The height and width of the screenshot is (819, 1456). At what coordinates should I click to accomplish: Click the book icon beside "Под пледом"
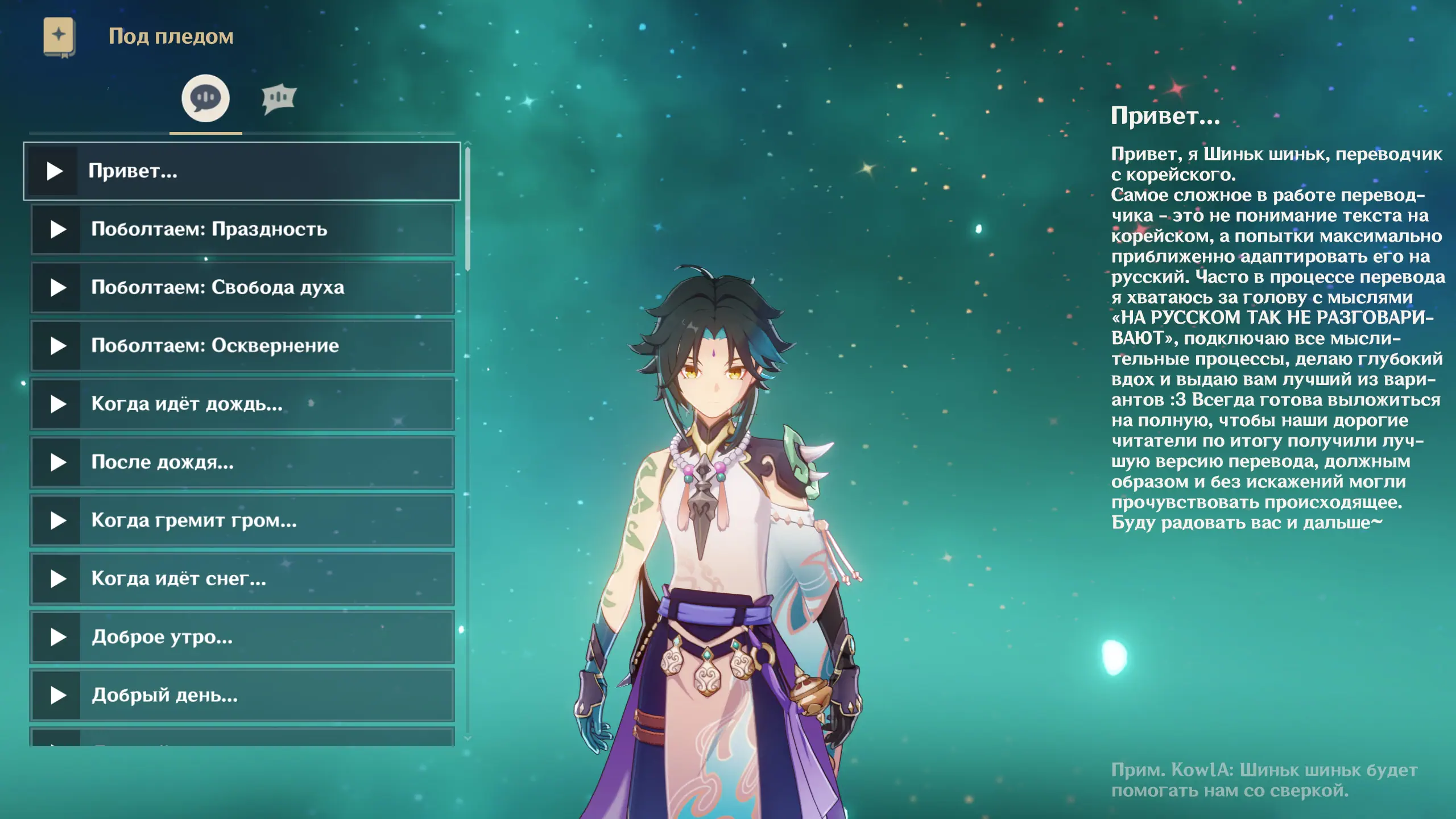[59, 36]
